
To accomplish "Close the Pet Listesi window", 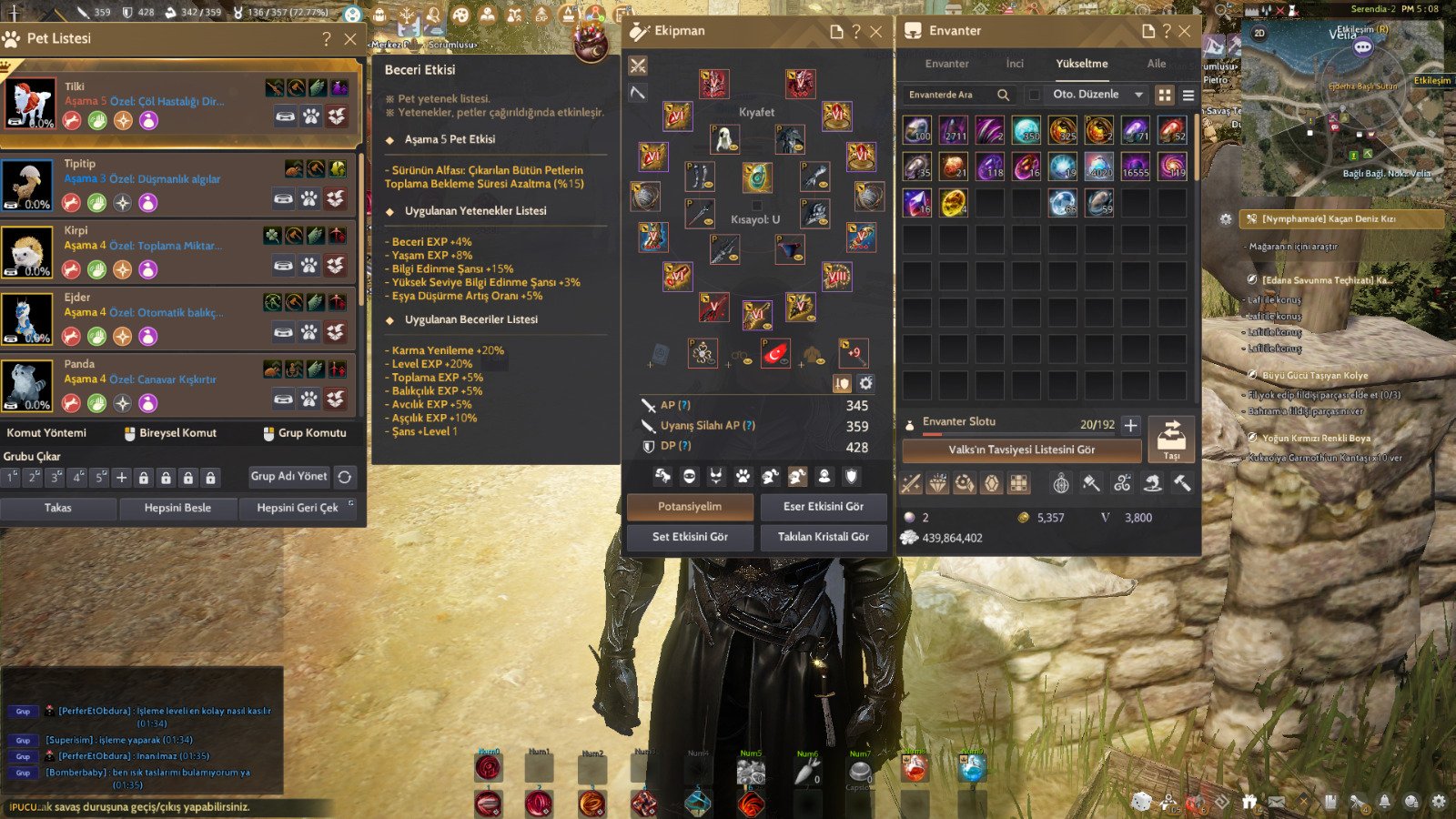I will [x=350, y=39].
